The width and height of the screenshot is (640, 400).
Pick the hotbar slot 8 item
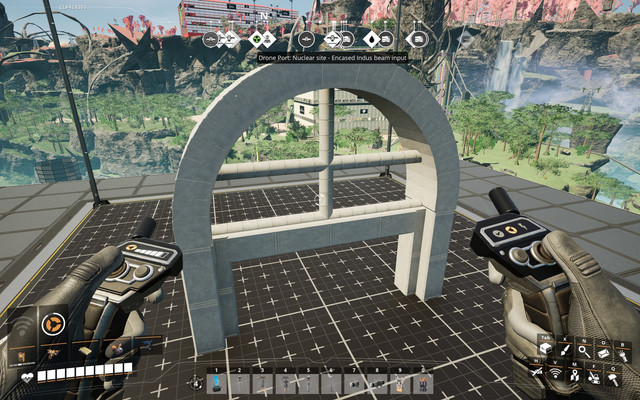point(376,383)
